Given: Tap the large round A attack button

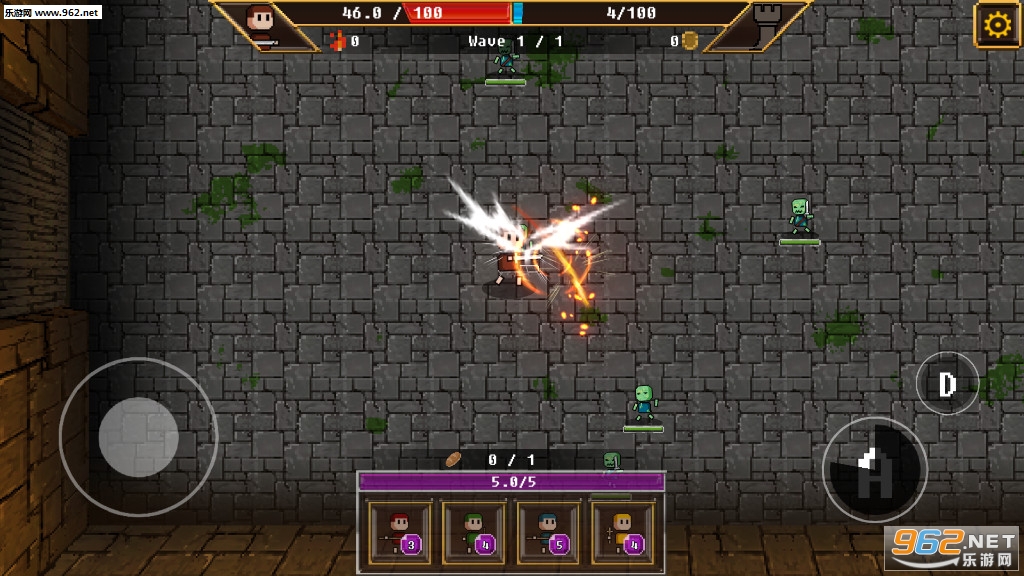Looking at the screenshot, I should coord(874,469).
